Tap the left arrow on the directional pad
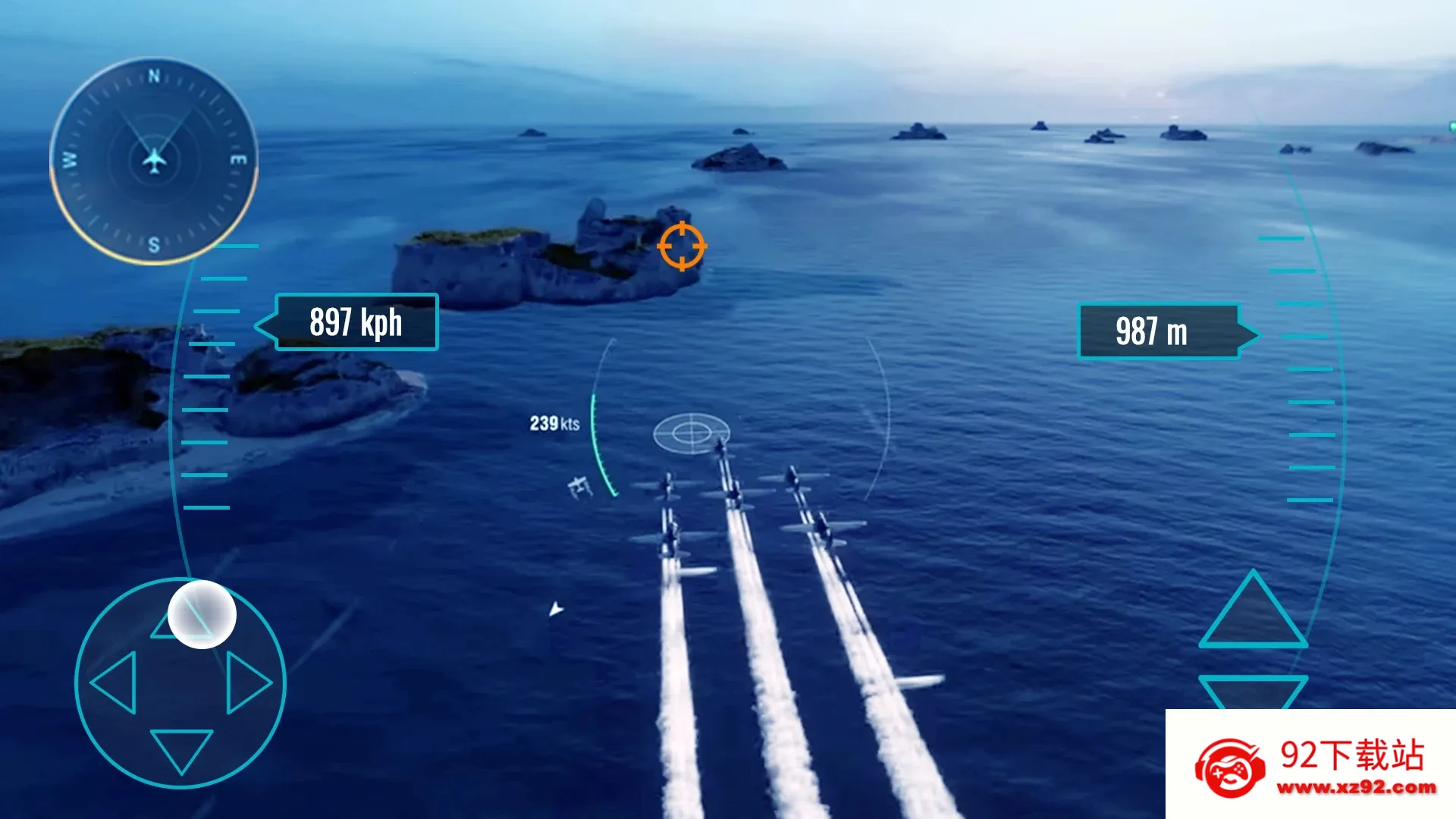Screen dimensions: 1456x819 point(115,682)
